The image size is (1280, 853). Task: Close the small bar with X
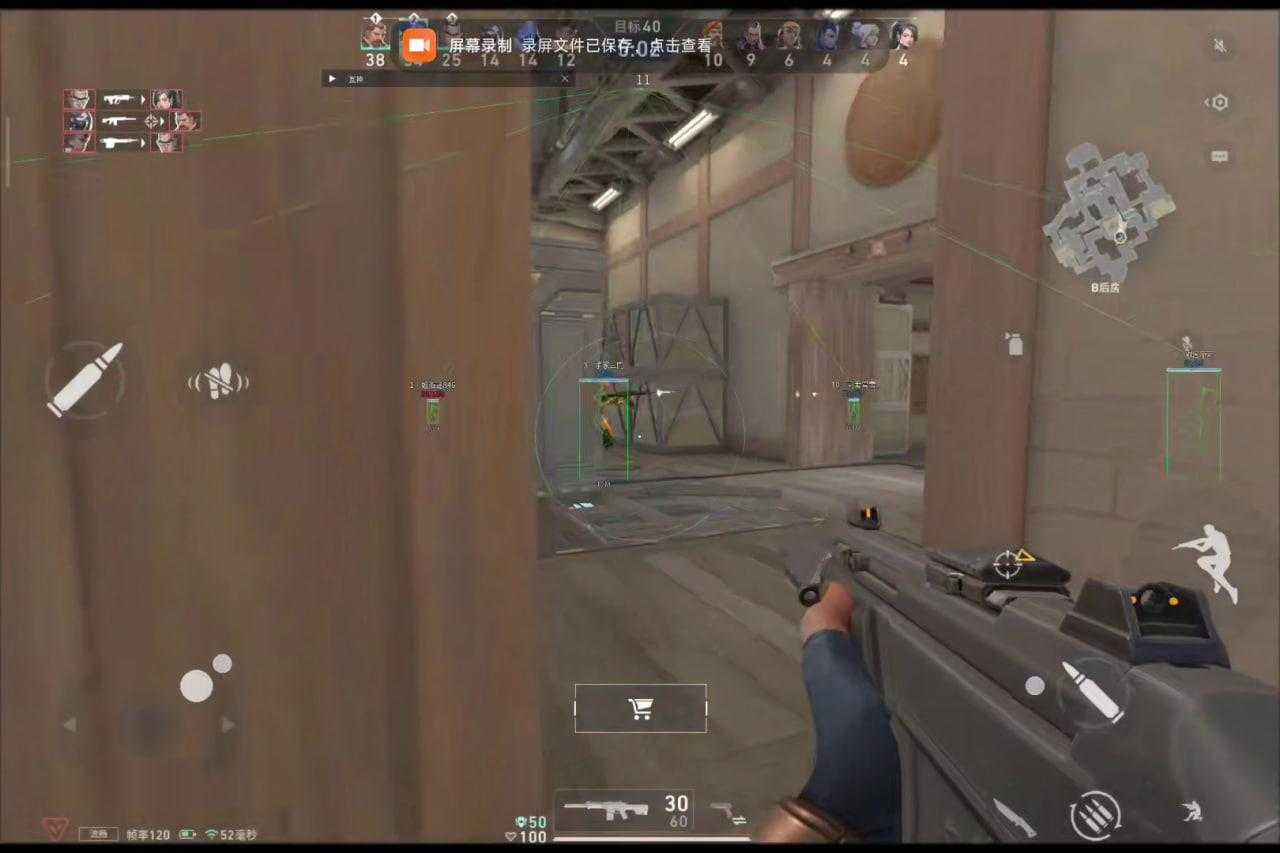(x=565, y=78)
